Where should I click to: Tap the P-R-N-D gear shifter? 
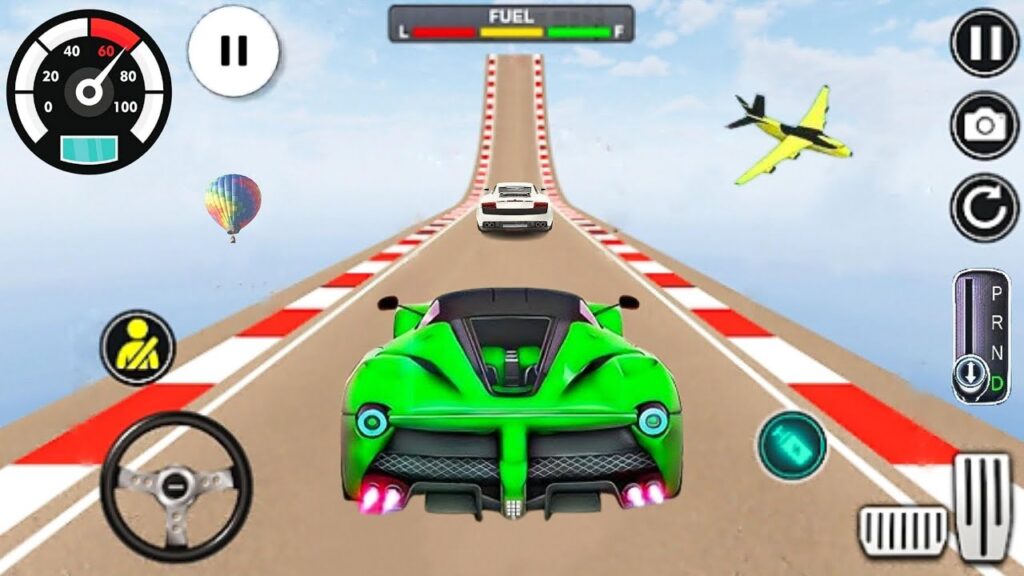tap(981, 336)
